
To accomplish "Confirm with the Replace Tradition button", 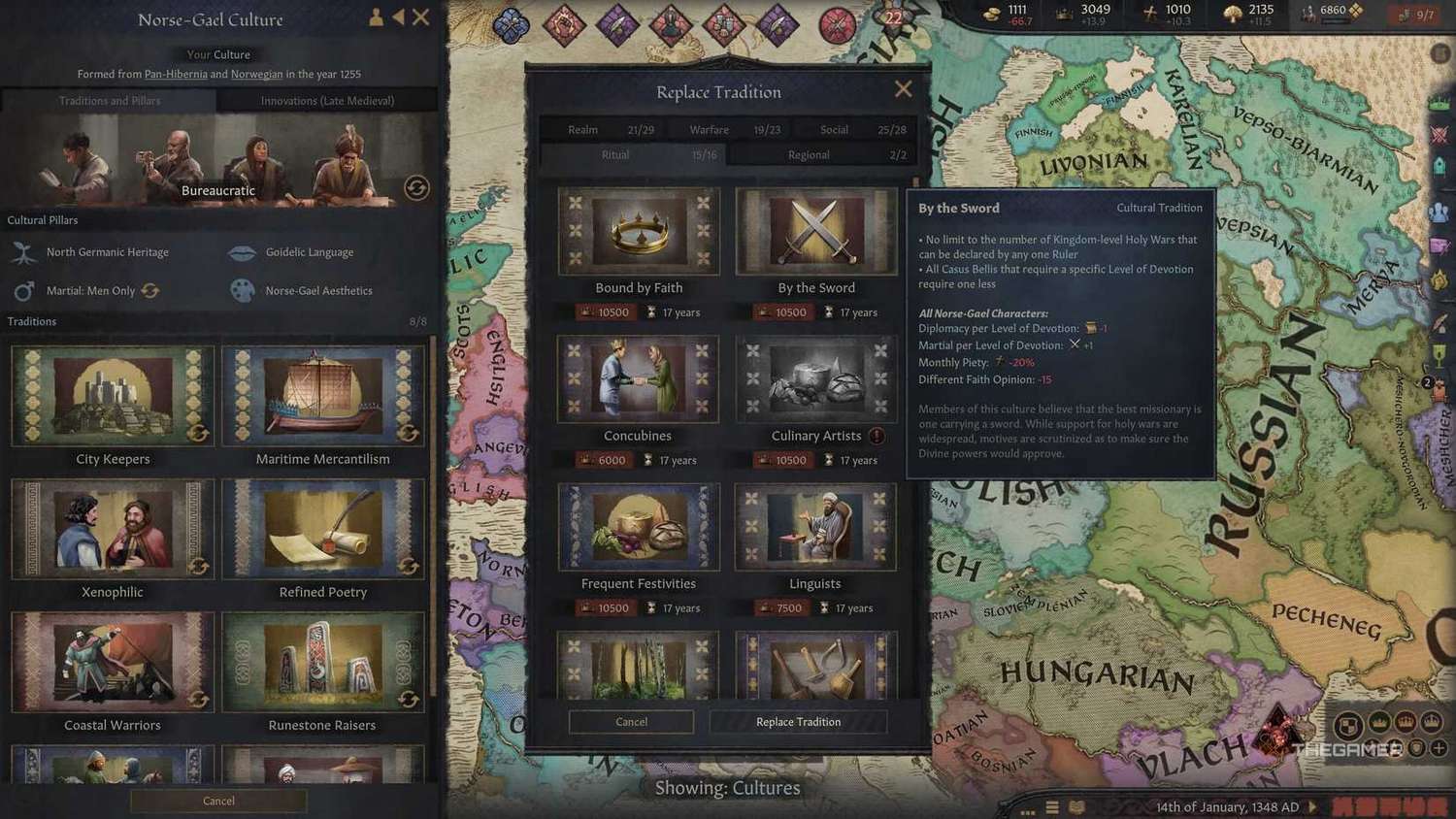I will pyautogui.click(x=798, y=722).
